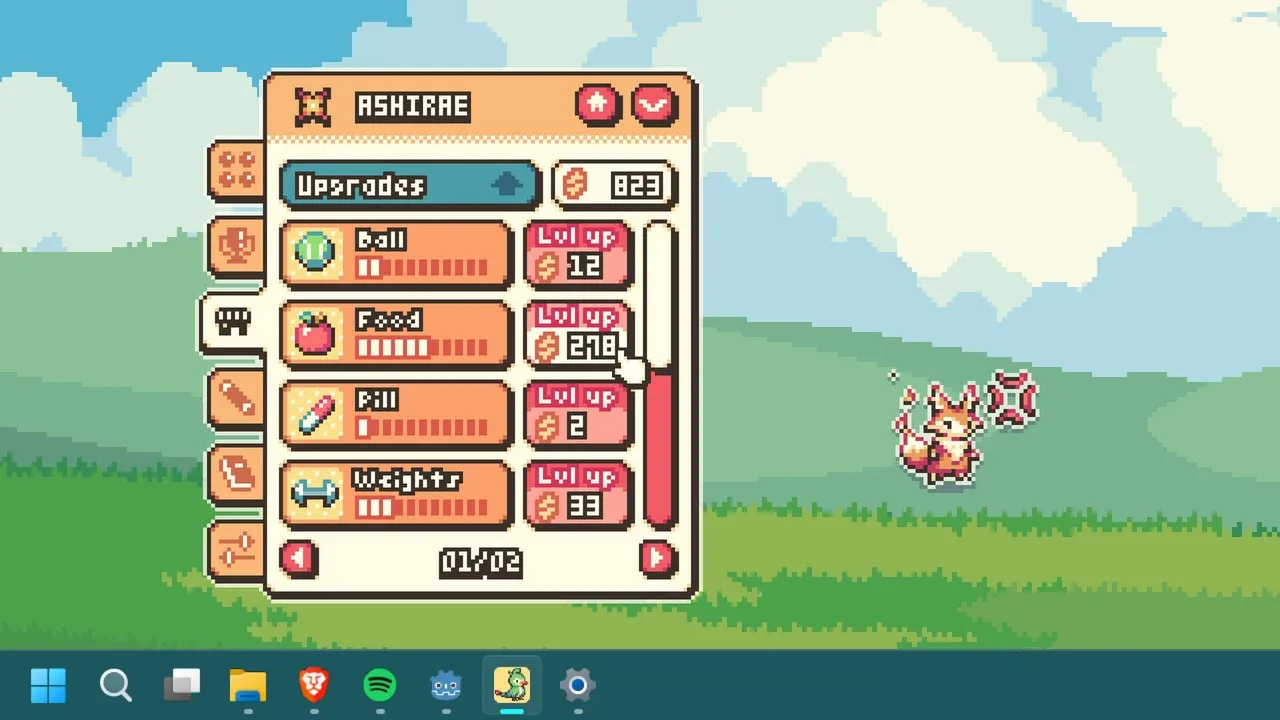The height and width of the screenshot is (720, 1280).
Task: Click the home button in the panel header
Action: click(598, 104)
